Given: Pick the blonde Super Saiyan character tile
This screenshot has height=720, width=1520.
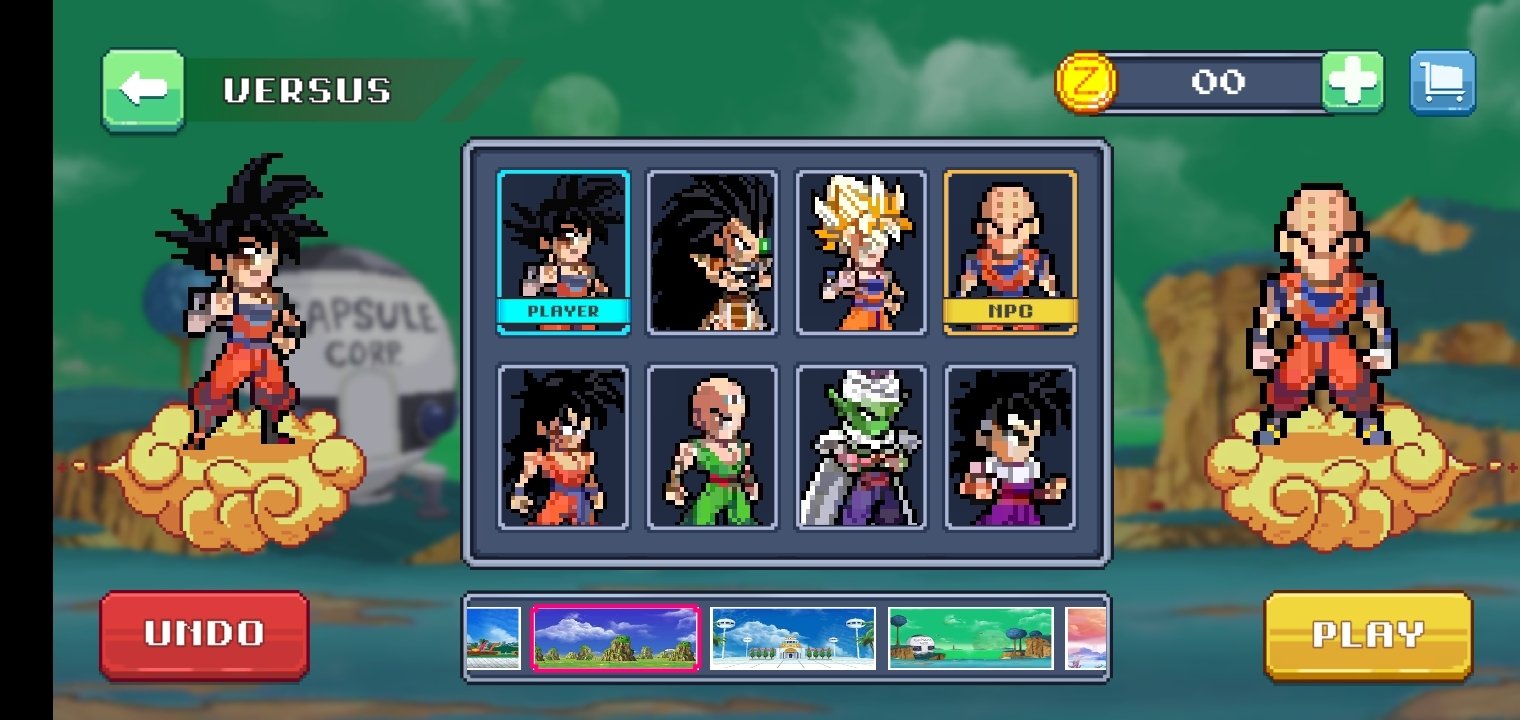Looking at the screenshot, I should 861,252.
